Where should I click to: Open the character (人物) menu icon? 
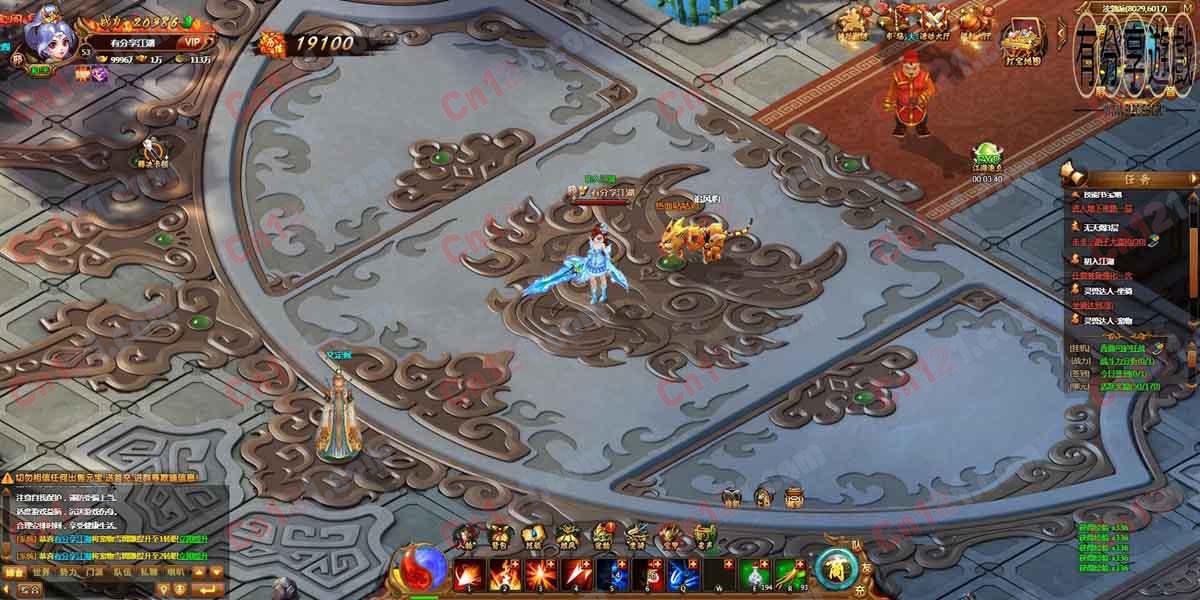pos(467,537)
